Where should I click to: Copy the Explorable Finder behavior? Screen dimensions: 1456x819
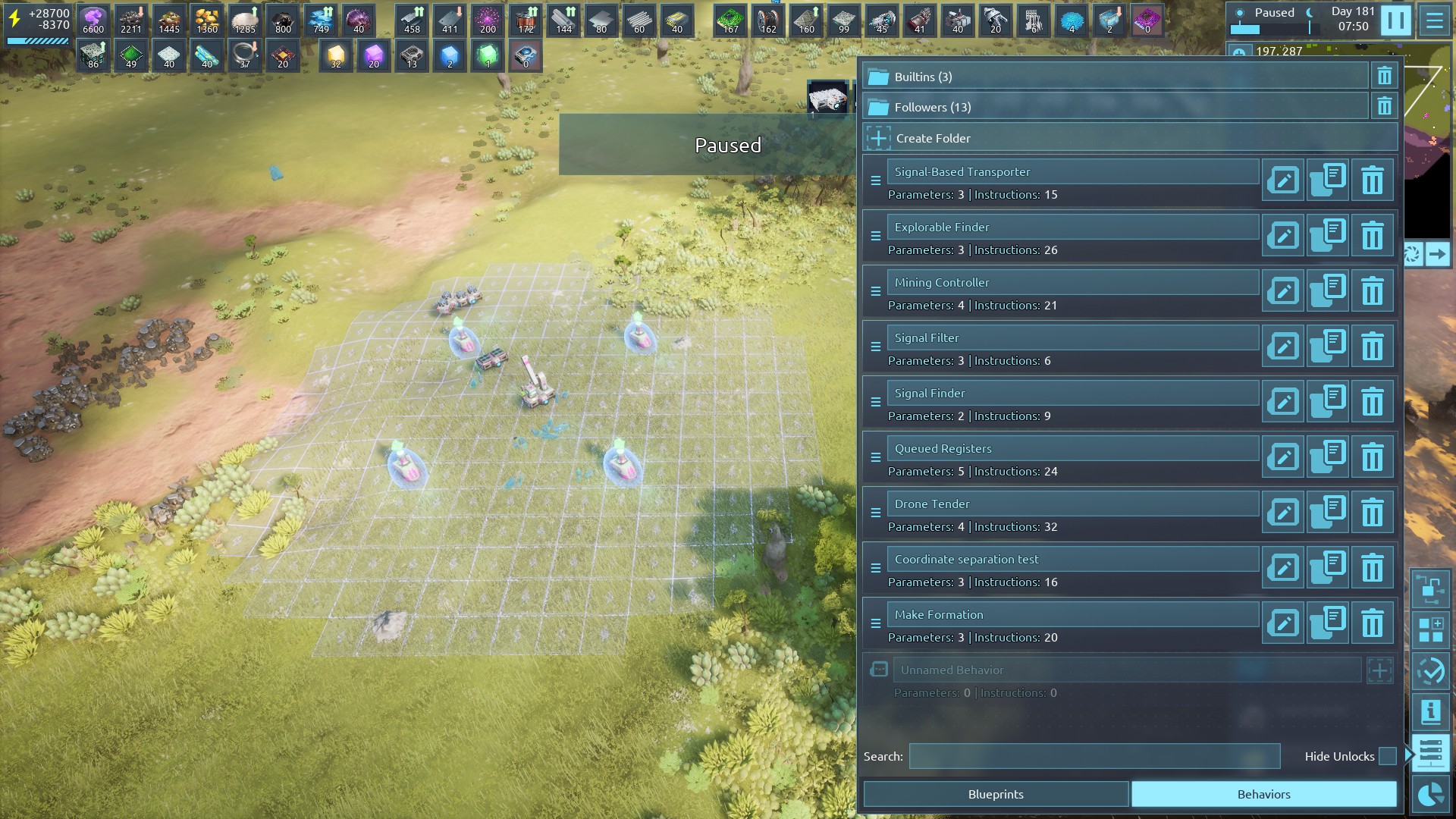click(x=1328, y=236)
